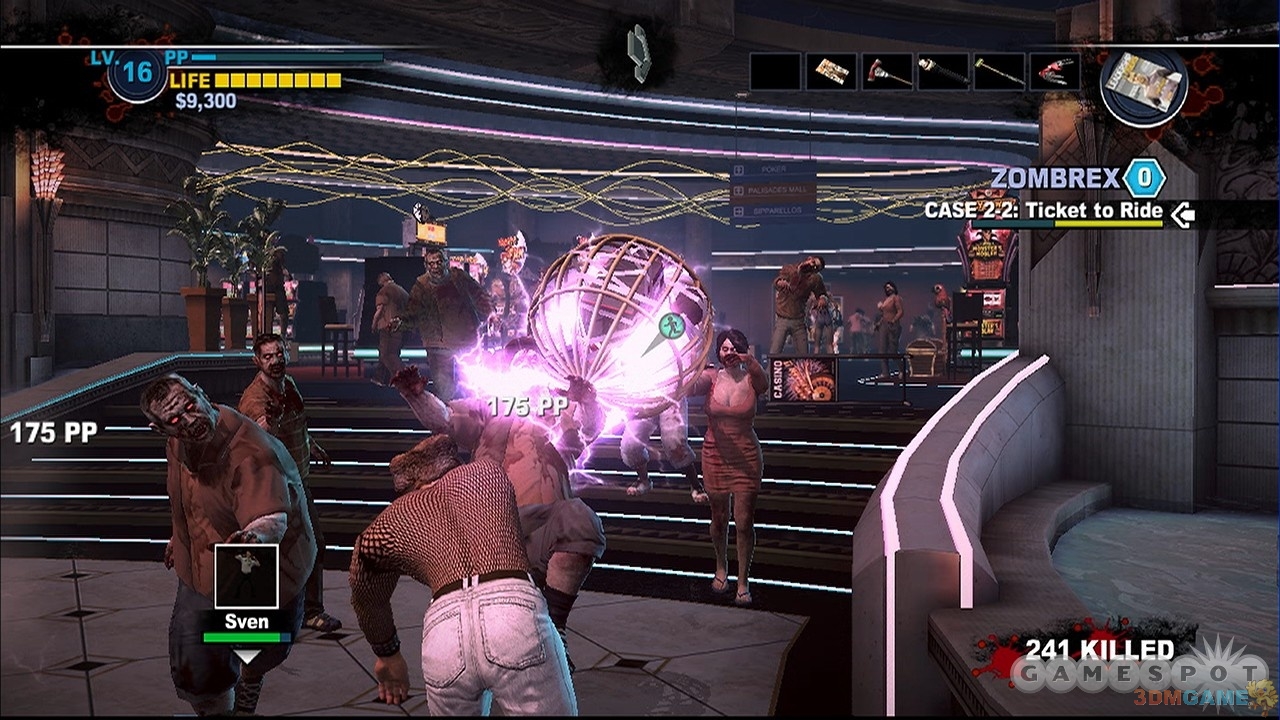Select the Zombrex counter hexagon
Viewport: 1280px width, 720px height.
pyautogui.click(x=1145, y=179)
